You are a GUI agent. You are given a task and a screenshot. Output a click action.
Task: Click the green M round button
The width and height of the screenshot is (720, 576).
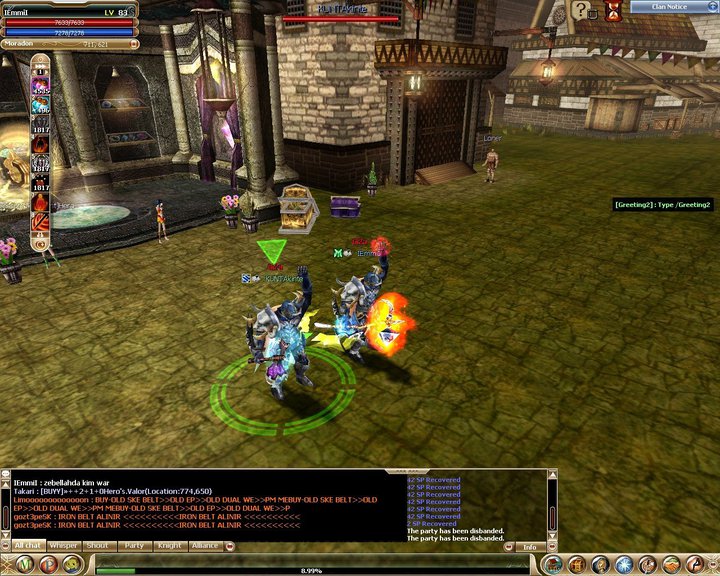(21, 564)
